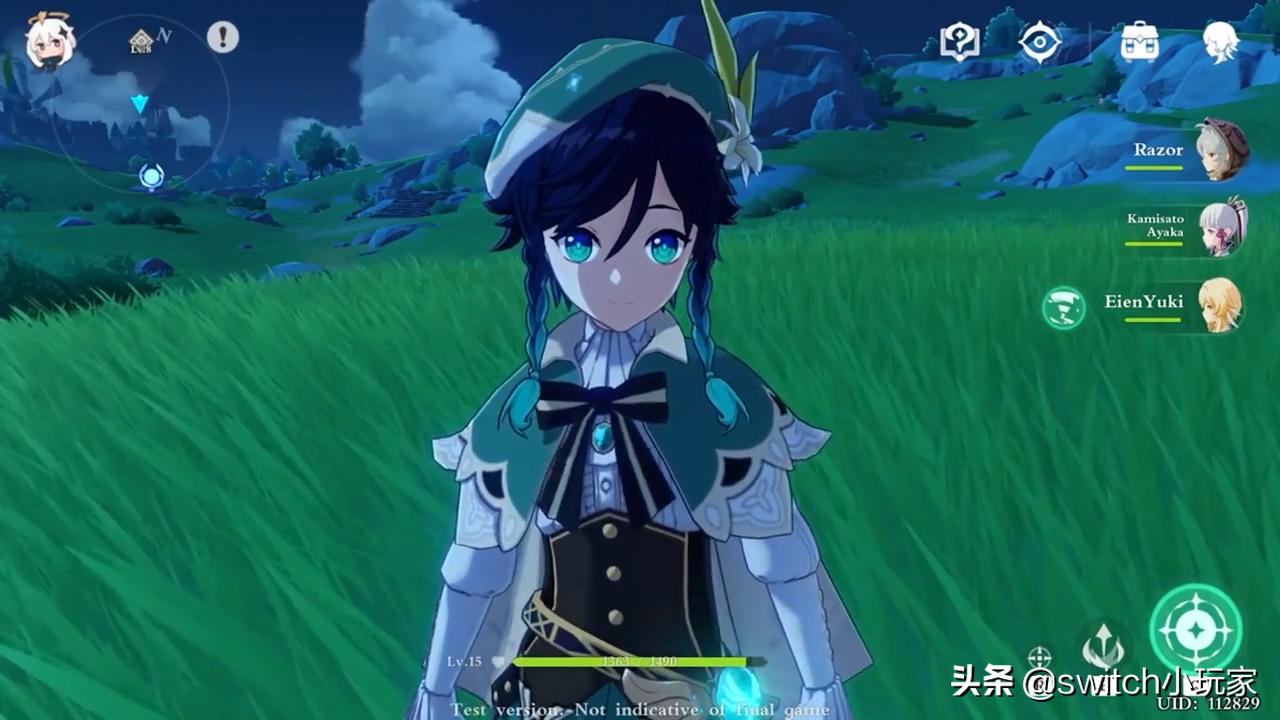Toggle the blue waypoint arrow on minimap

point(139,104)
